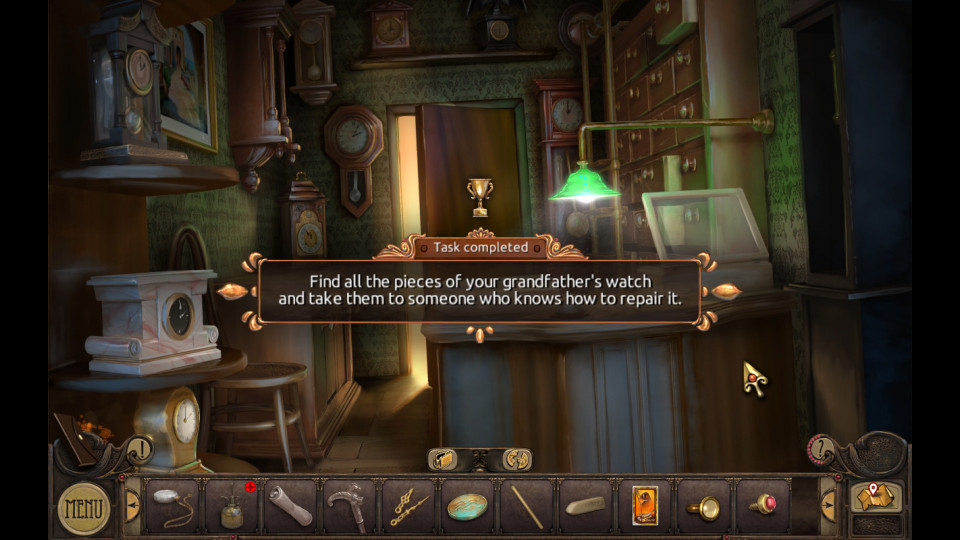Screen dimensions: 960x540
Task: Use the question mark hint button
Action: (821, 450)
